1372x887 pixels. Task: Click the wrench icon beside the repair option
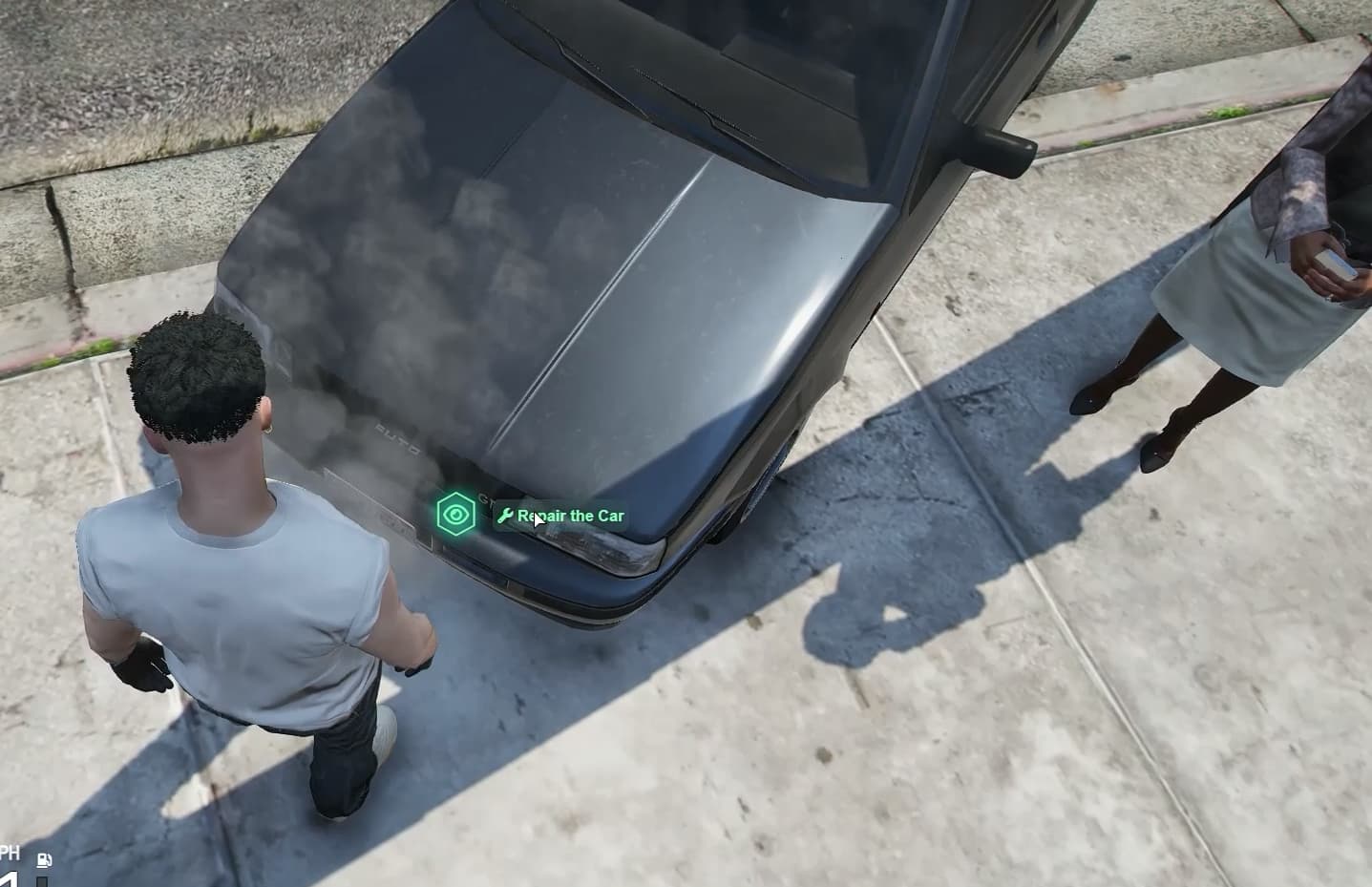point(506,516)
